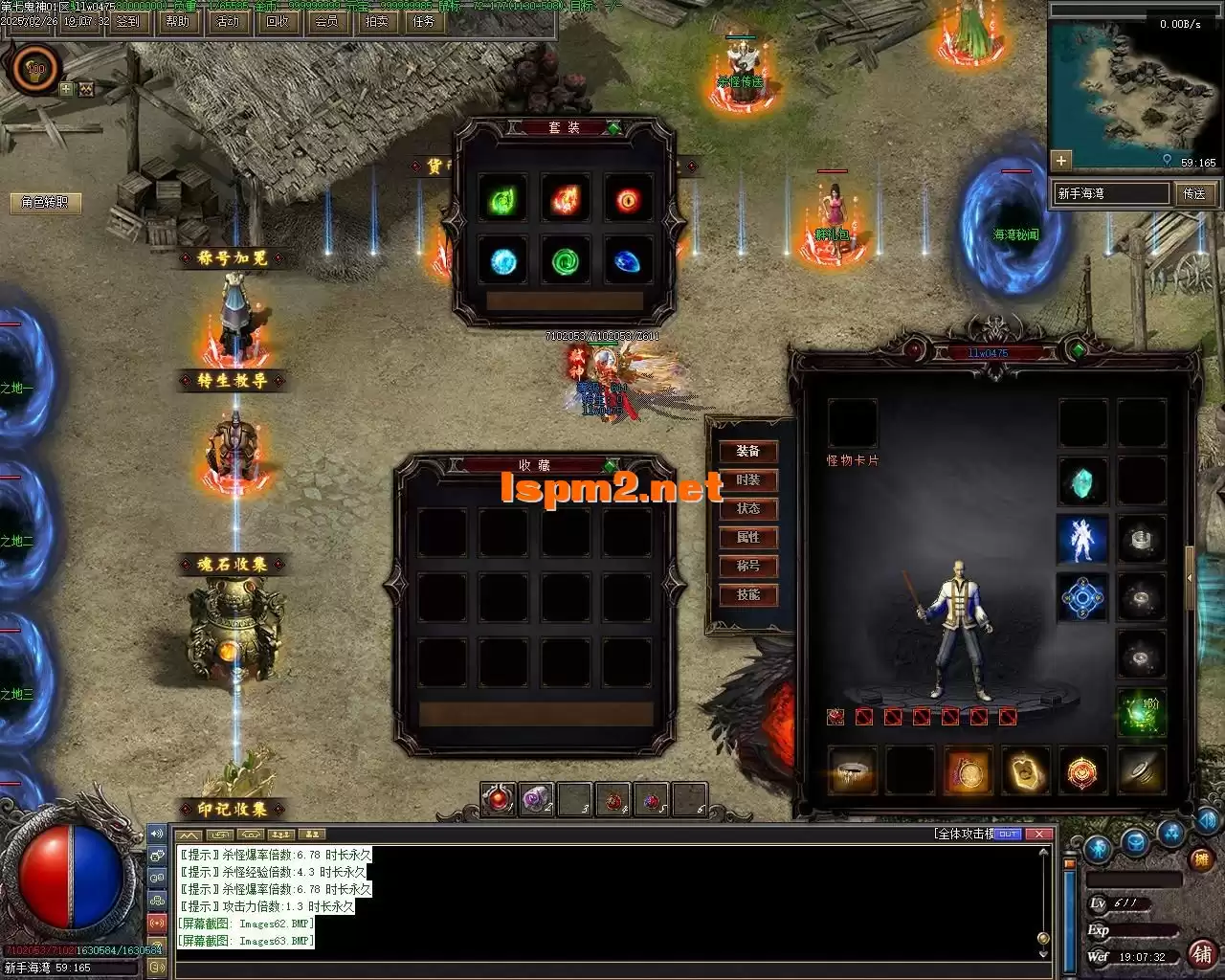This screenshot has width=1225, height=980.
Task: Click the 回收 recycle button
Action: 278,21
